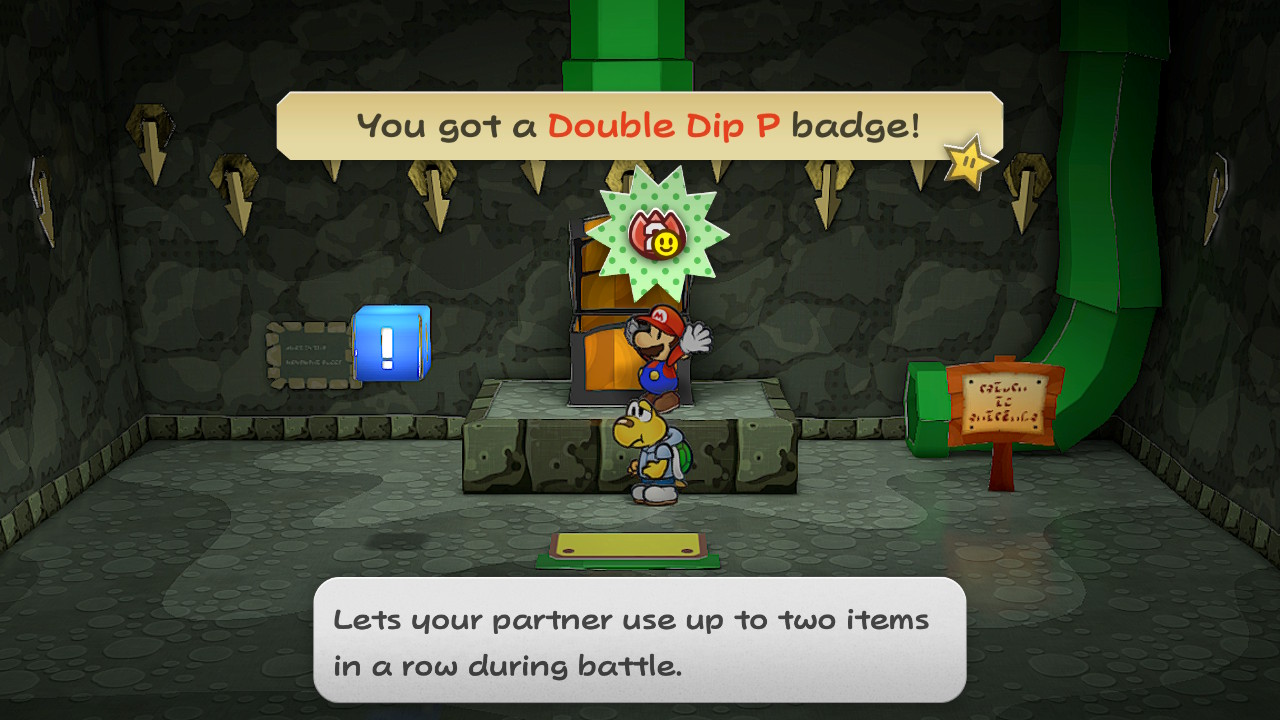Viewport: 1280px width, 720px height.
Task: Select the Double Dip P badge icon
Action: (x=656, y=233)
